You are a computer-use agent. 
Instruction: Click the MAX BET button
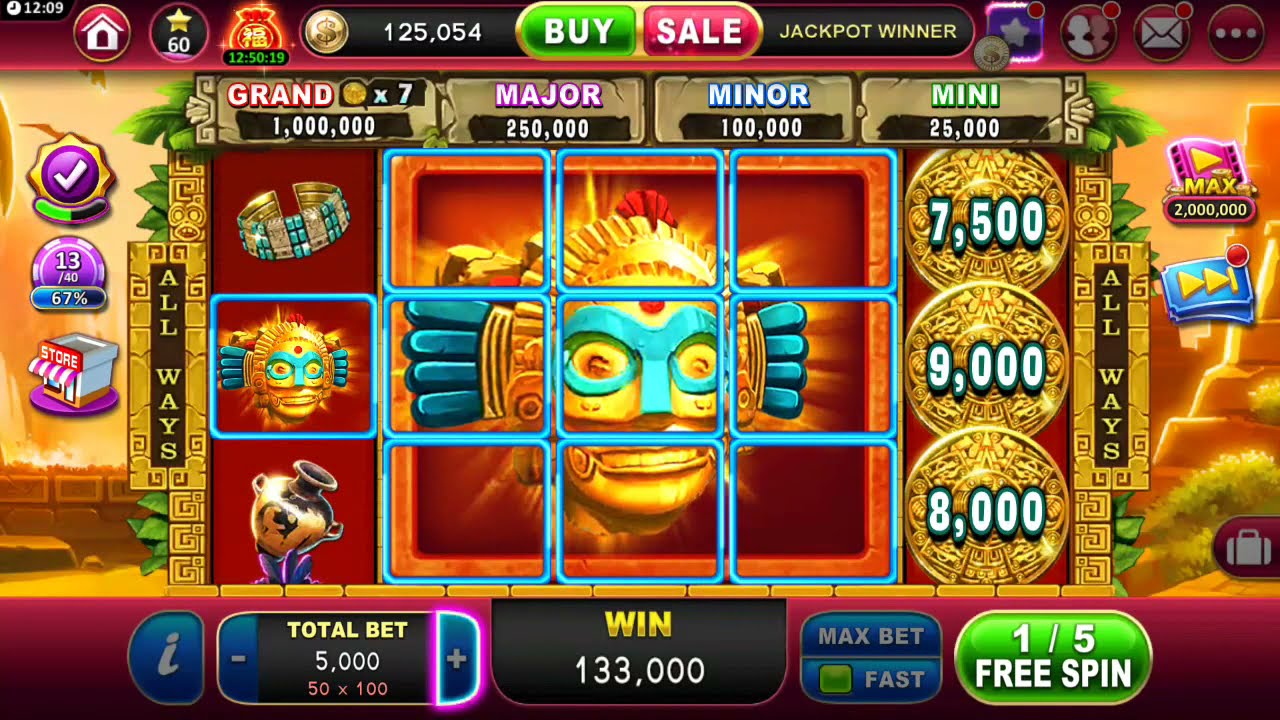coord(870,636)
